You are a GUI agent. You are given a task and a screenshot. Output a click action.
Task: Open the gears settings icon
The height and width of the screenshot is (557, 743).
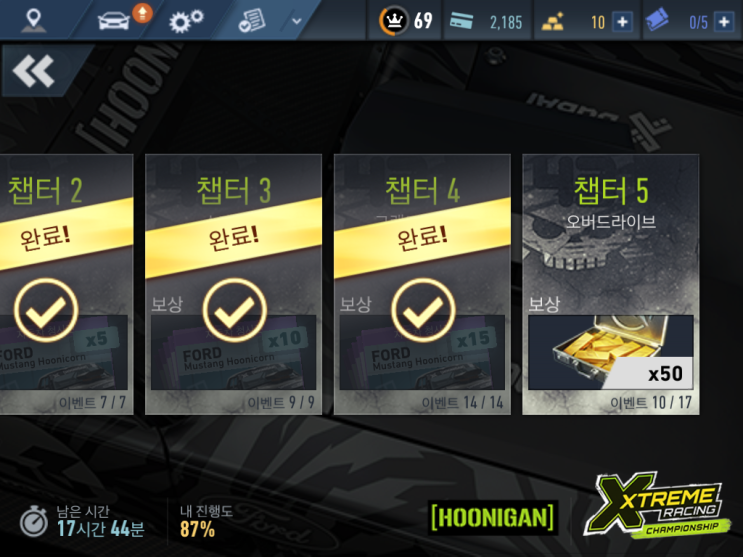click(x=185, y=21)
